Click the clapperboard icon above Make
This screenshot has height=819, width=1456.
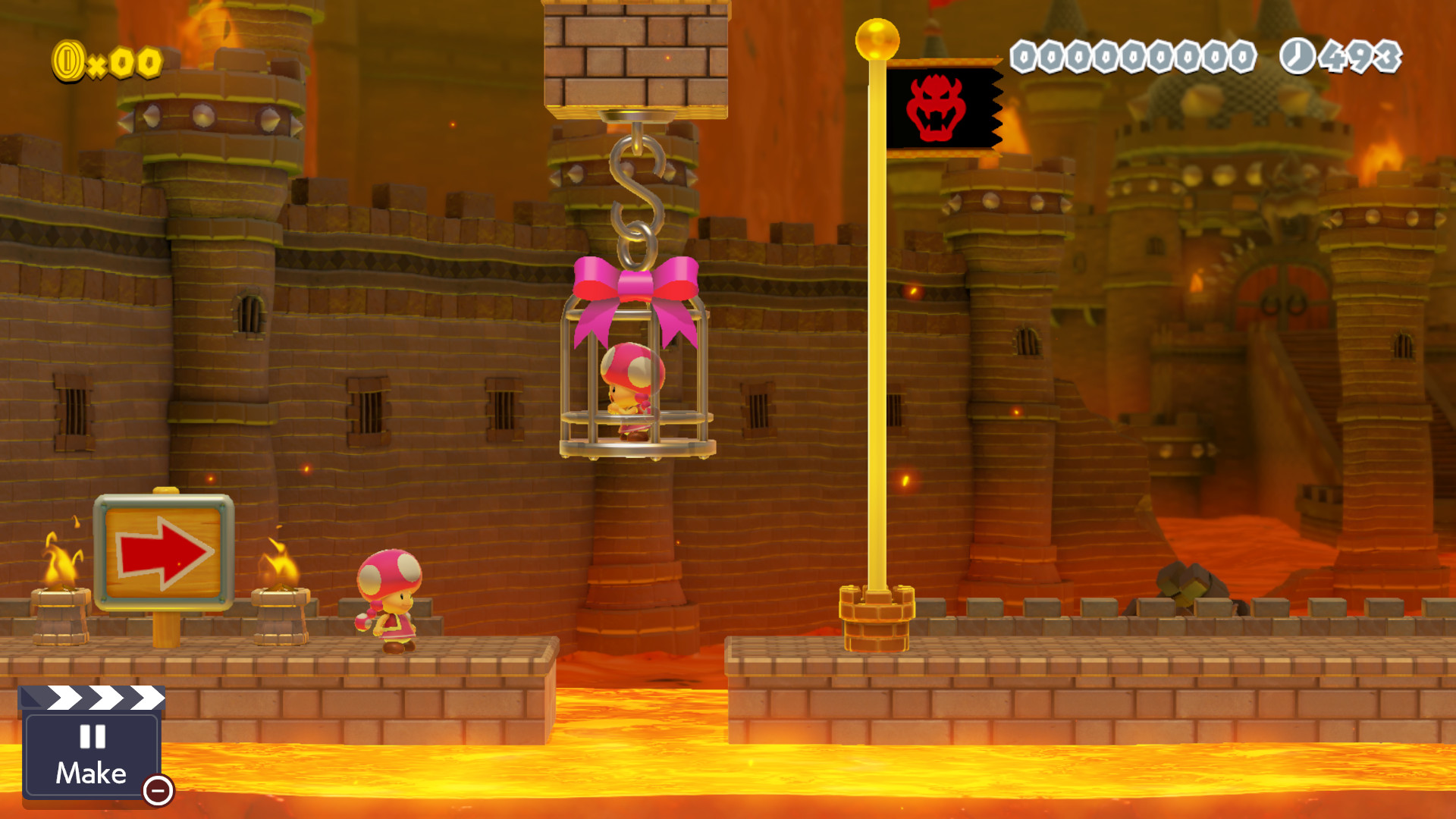91,699
